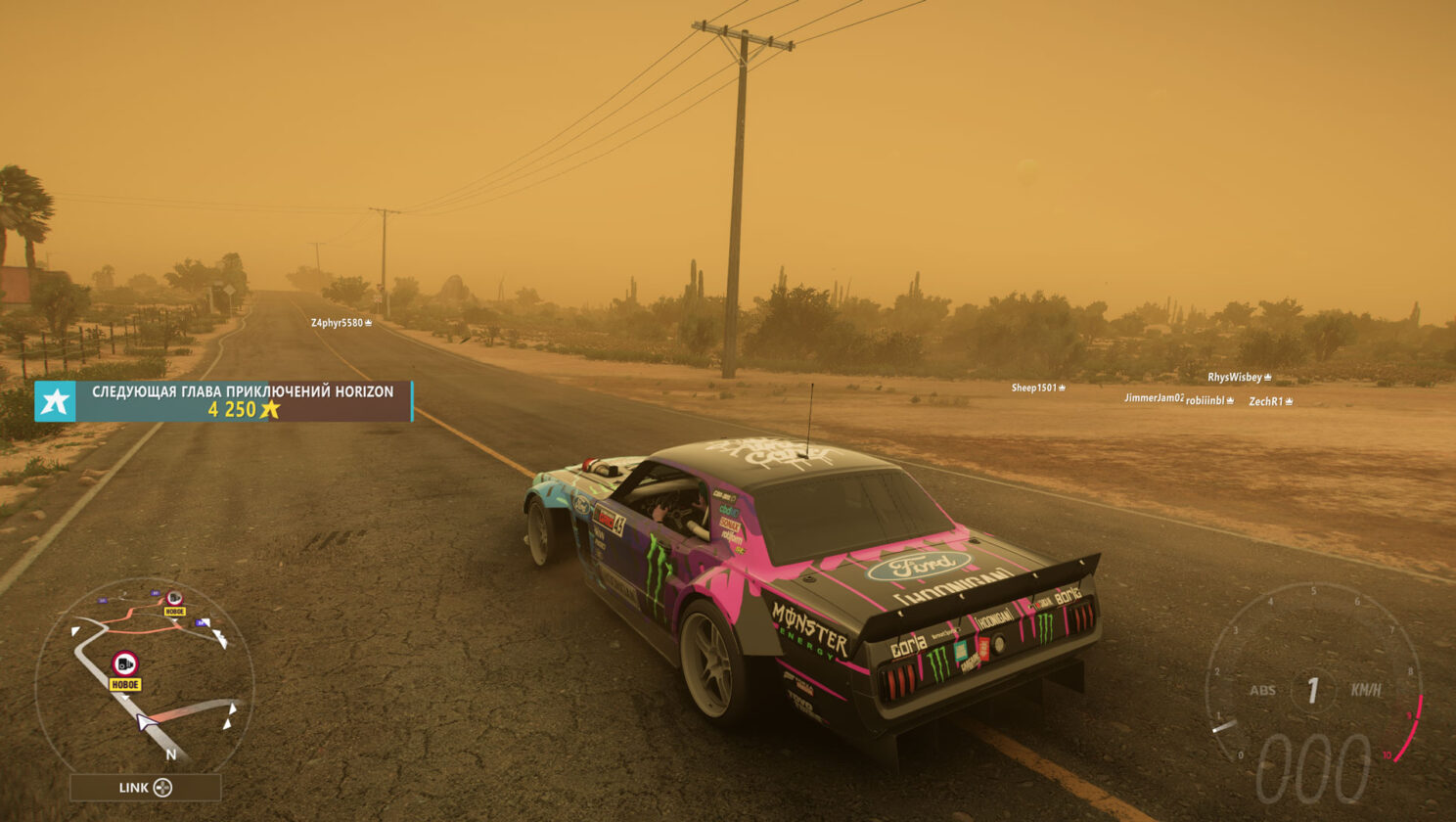Click the ZechR1 player name tag
Image resolution: width=1456 pixels, height=822 pixels.
point(1270,402)
